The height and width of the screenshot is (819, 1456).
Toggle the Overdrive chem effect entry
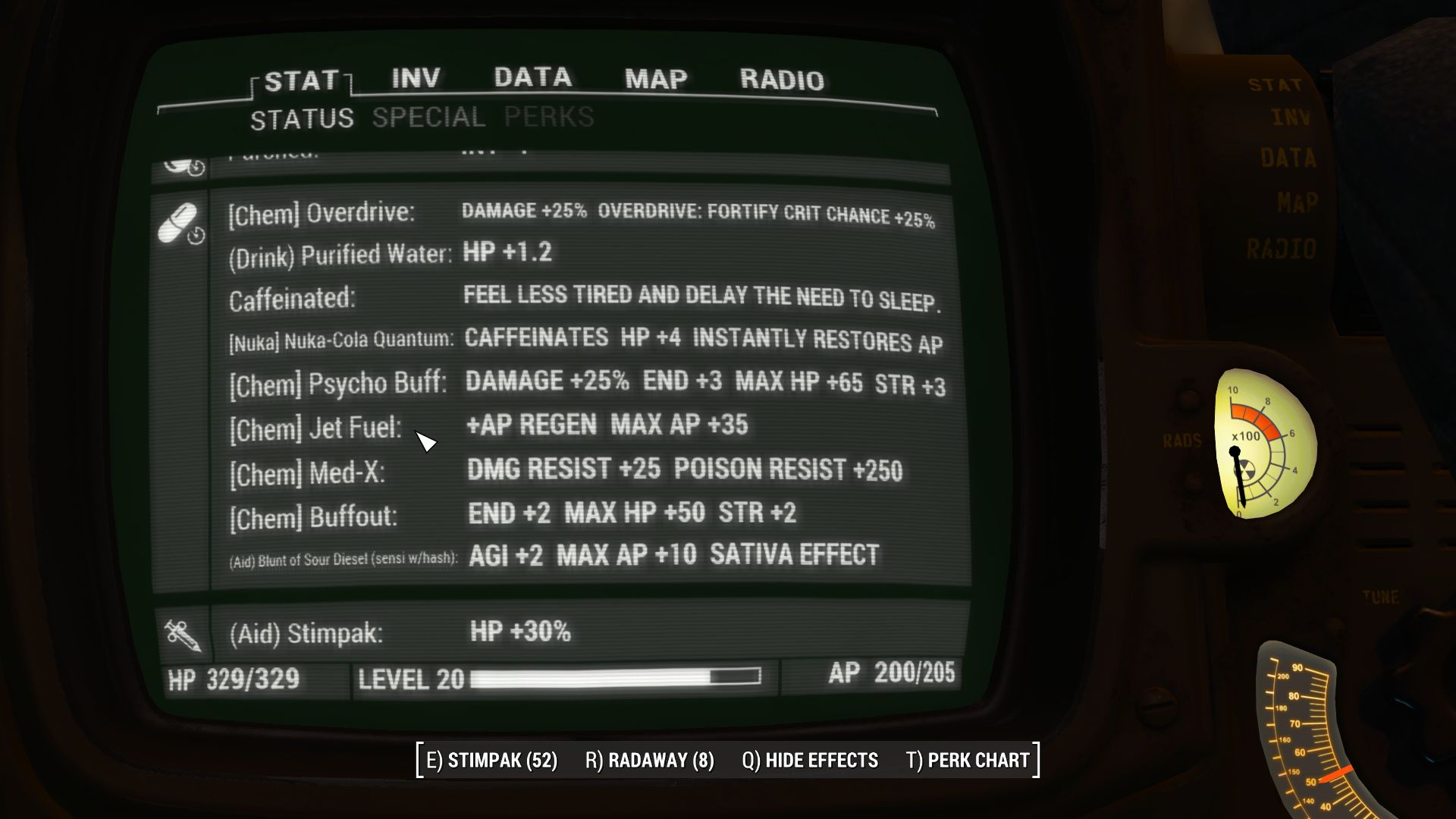(320, 213)
